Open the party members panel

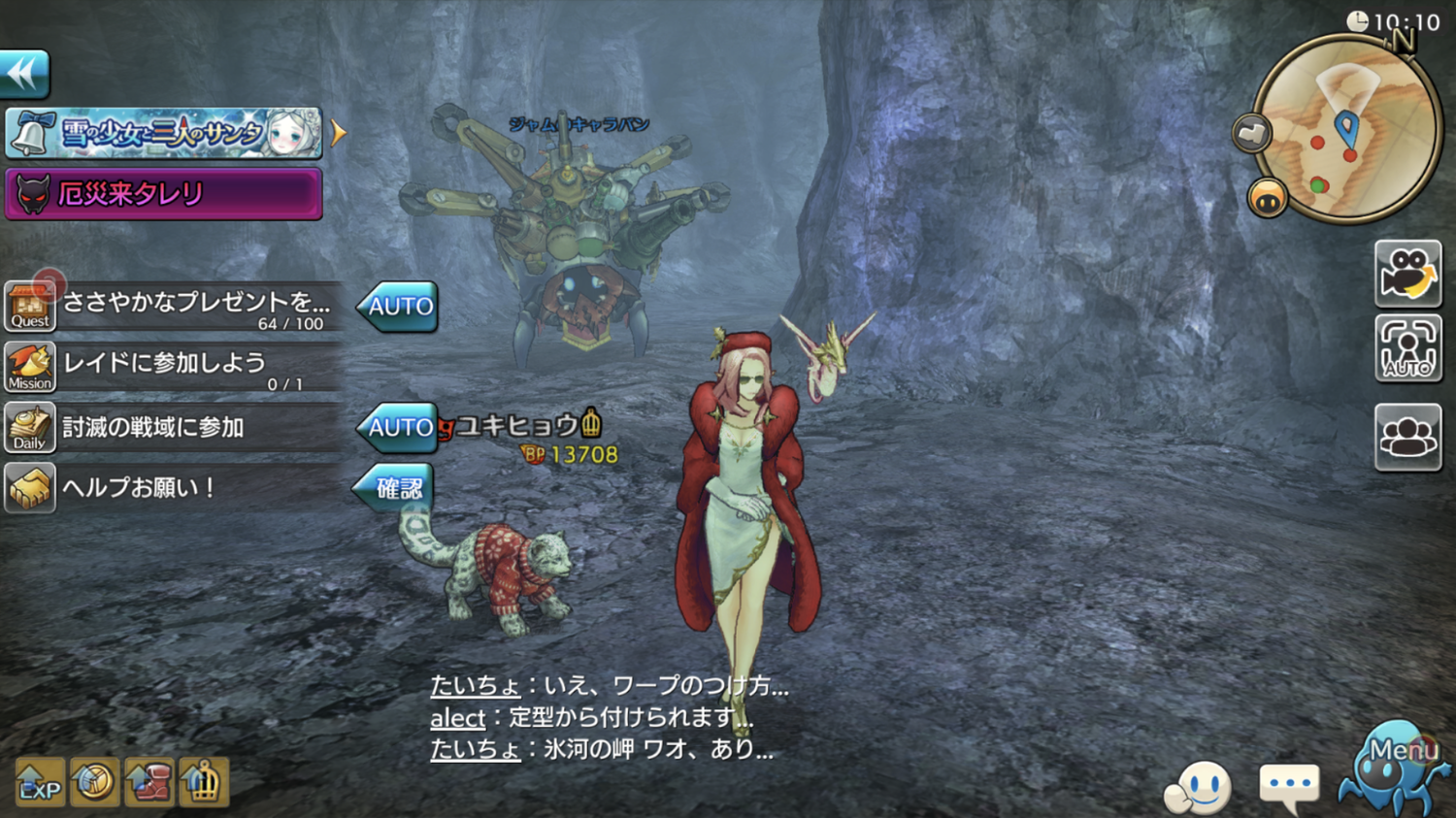1407,437
